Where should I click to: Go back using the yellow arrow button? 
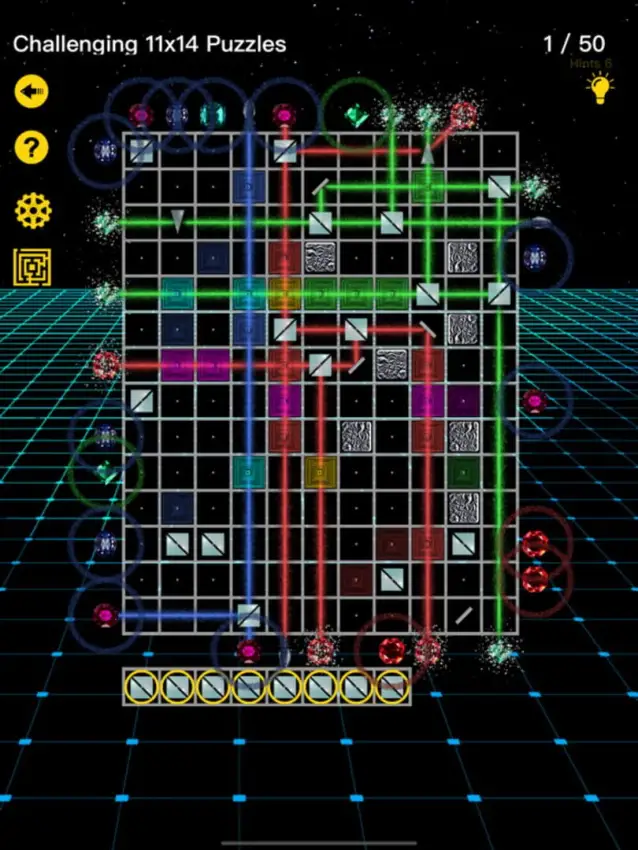pyautogui.click(x=31, y=92)
